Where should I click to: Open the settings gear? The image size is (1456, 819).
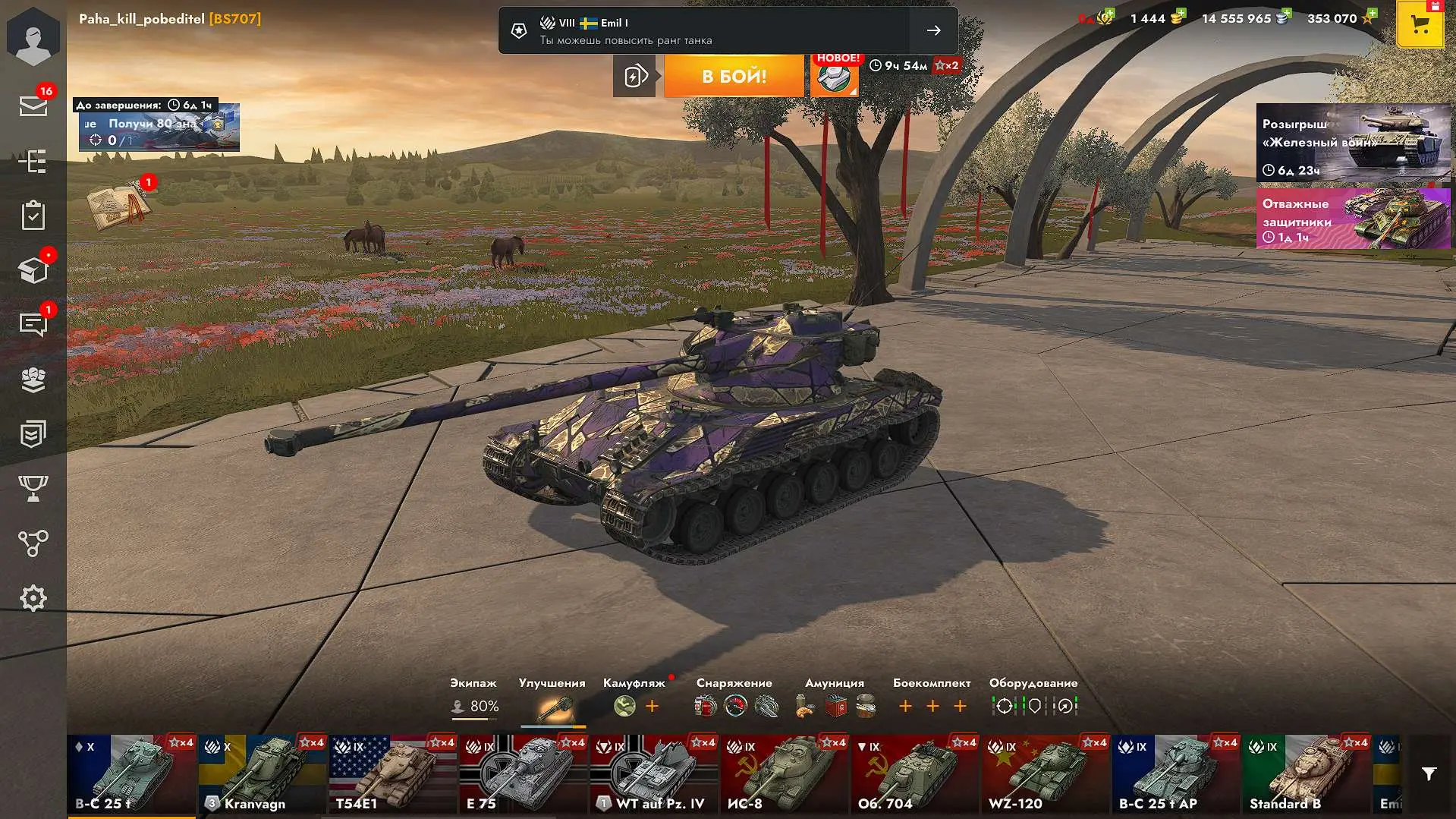coord(33,599)
